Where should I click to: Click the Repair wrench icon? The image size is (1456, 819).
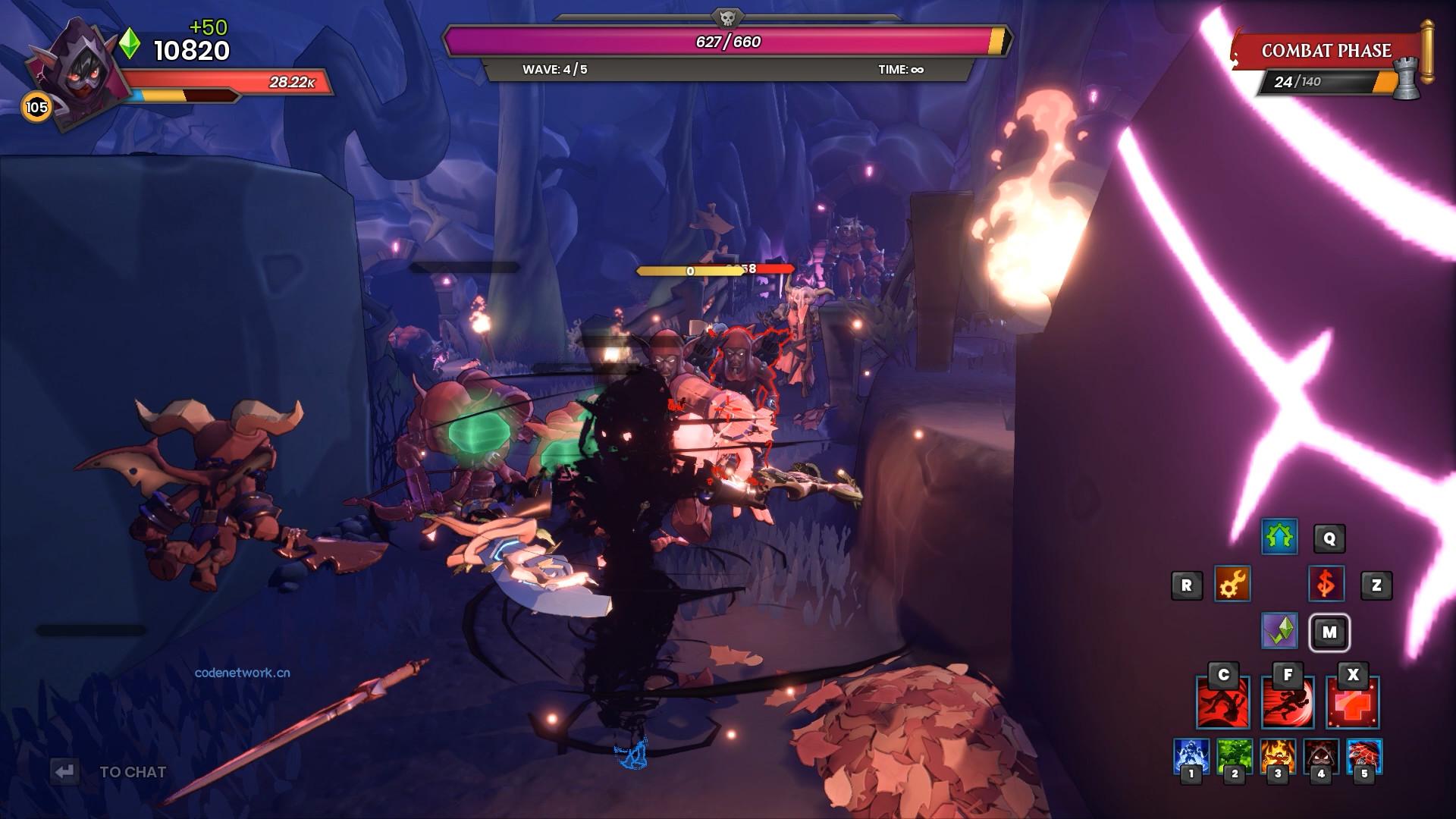click(1233, 585)
